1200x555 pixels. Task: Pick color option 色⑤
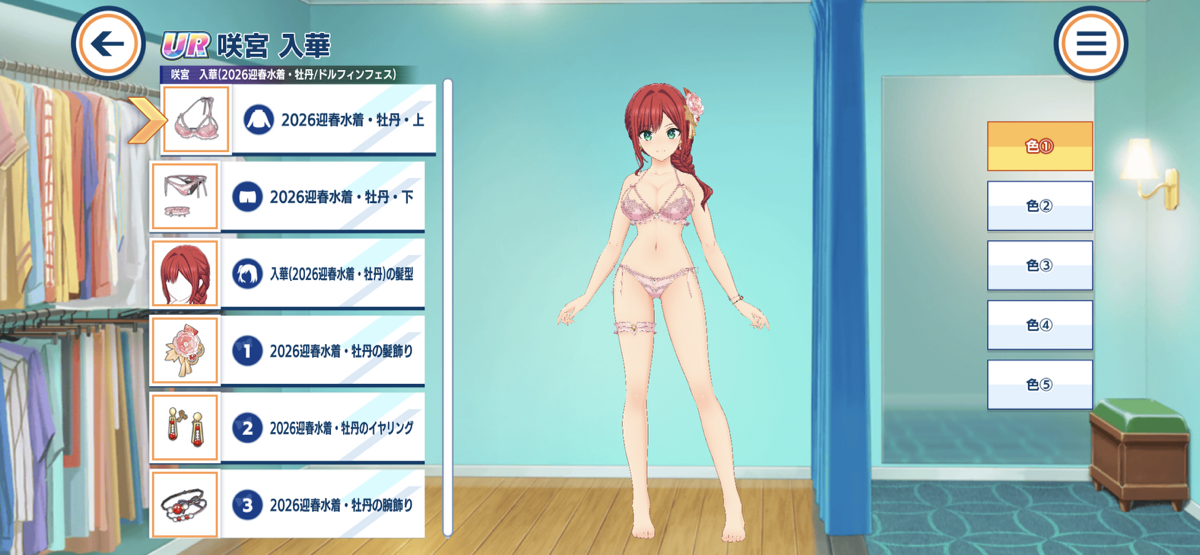pyautogui.click(x=1040, y=385)
